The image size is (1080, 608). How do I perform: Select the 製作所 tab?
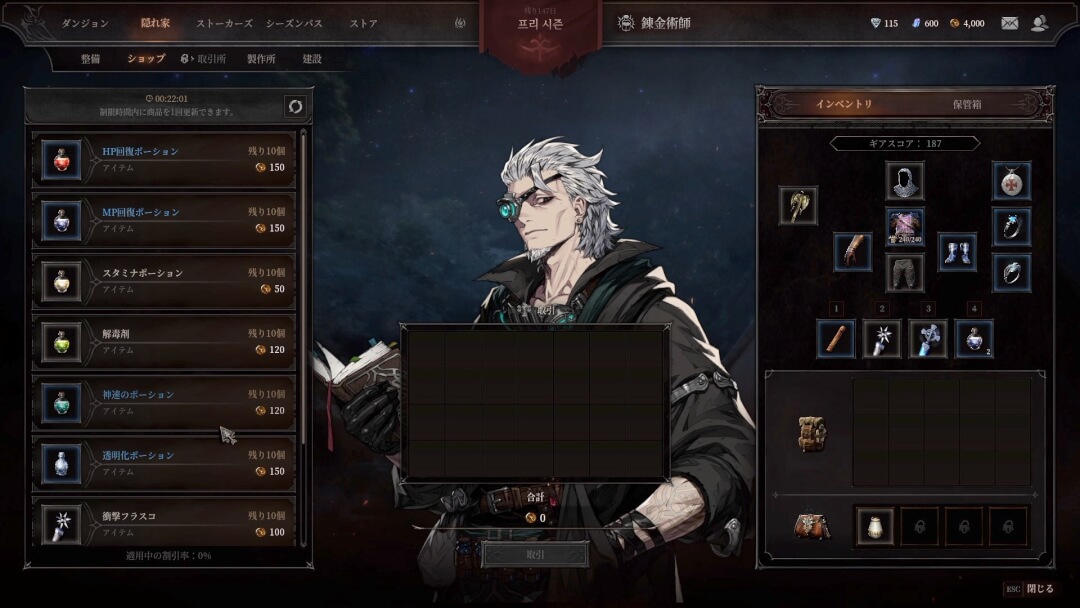260,59
